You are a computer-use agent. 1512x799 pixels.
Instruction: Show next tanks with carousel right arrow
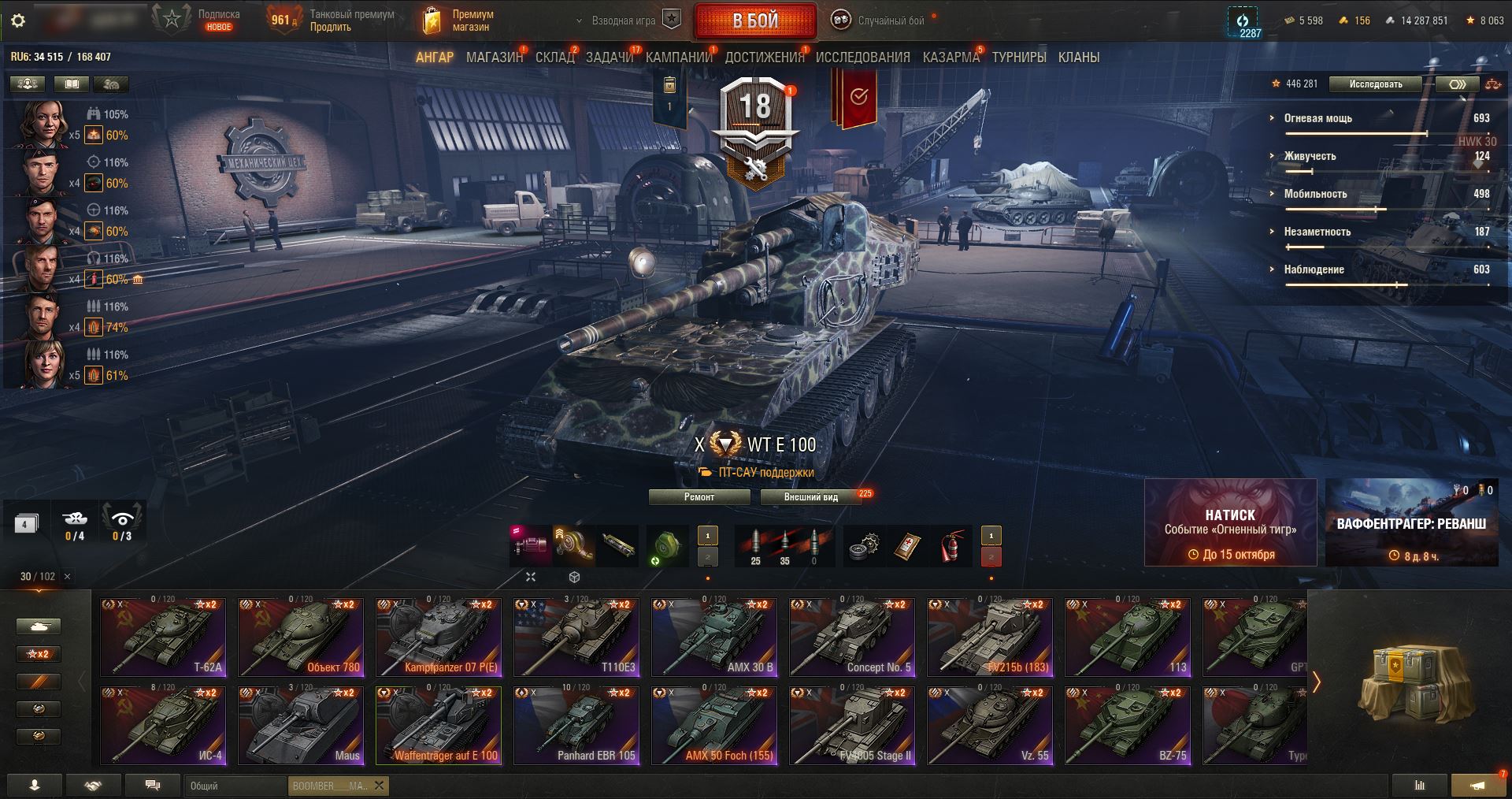point(1316,682)
